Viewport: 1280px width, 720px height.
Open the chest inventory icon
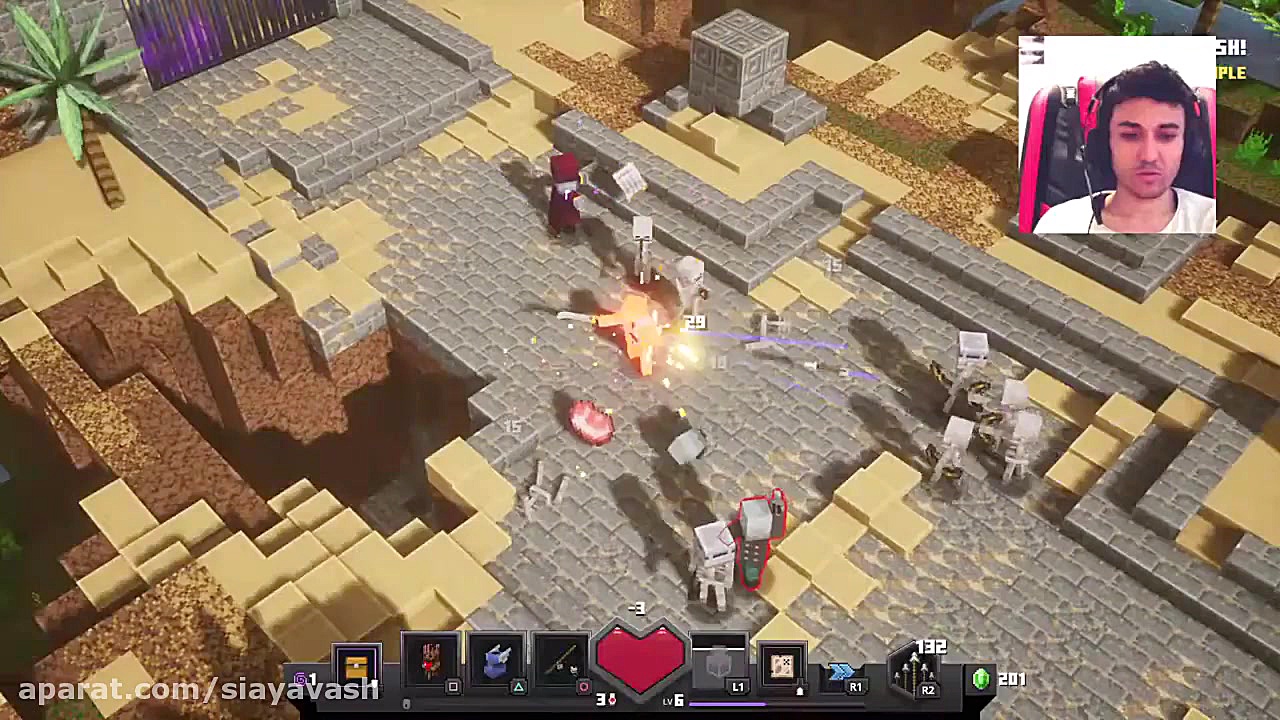click(x=355, y=663)
